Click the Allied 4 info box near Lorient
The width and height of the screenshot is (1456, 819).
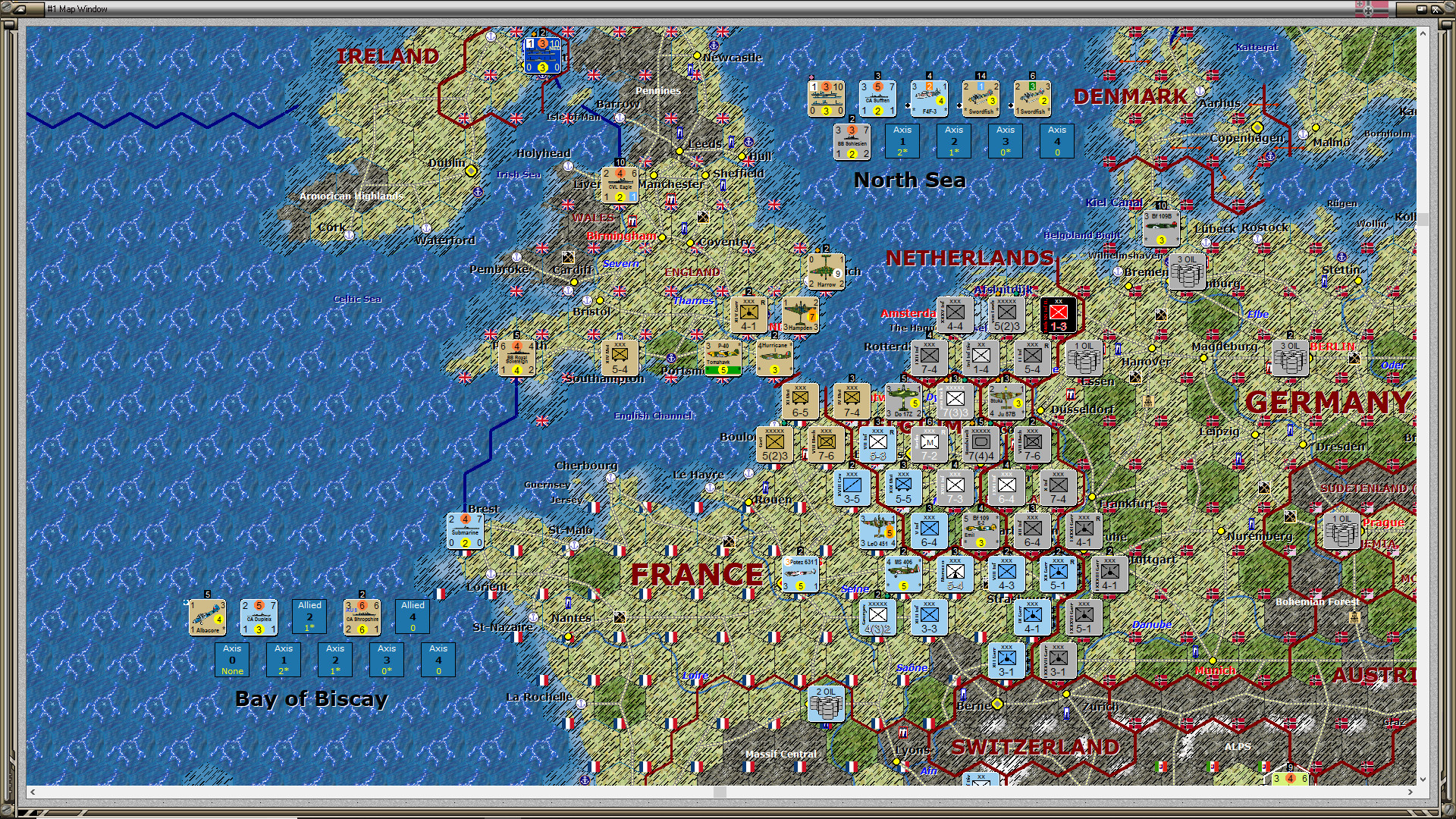412,617
